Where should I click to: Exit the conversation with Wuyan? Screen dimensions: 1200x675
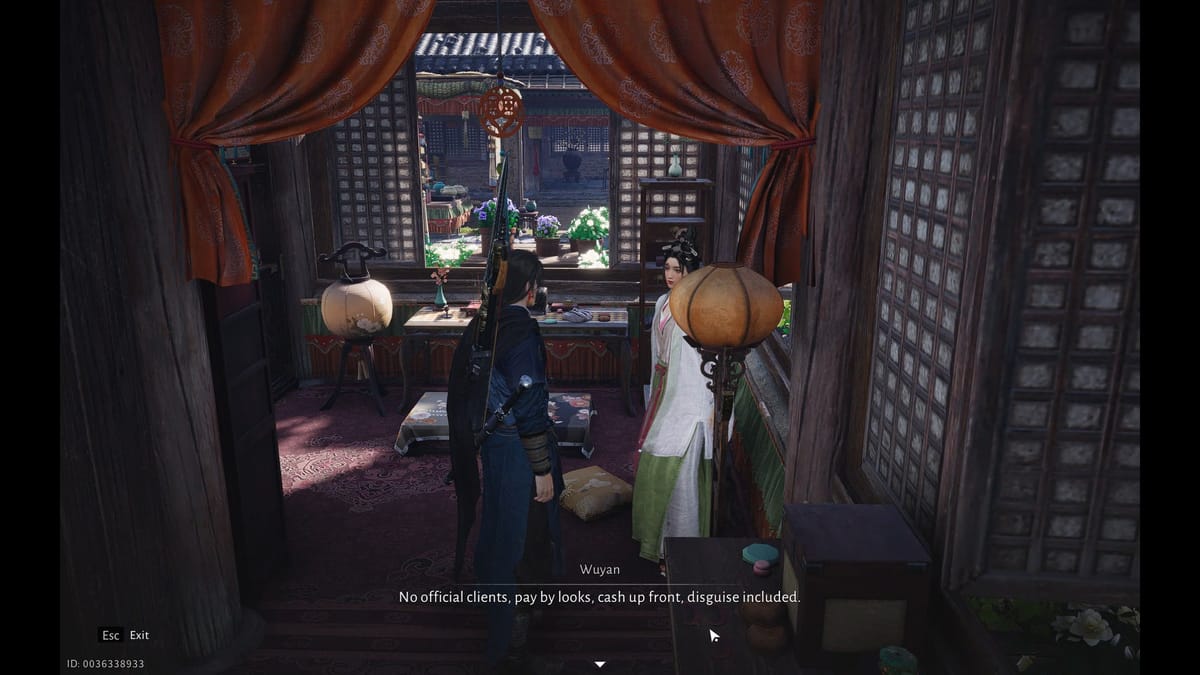click(124, 635)
